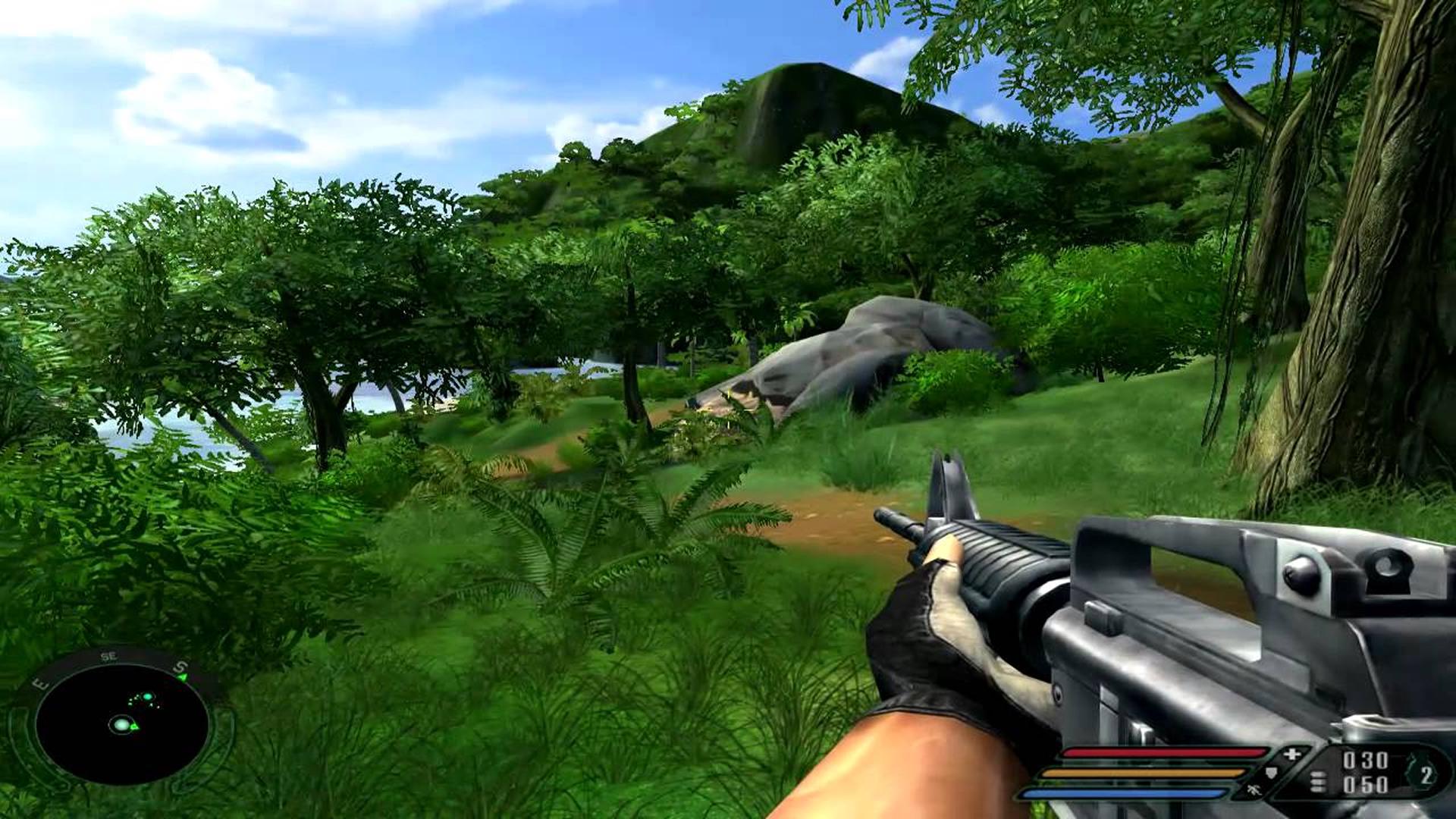
Task: Click the stealth movement indicator icon
Action: tap(1254, 790)
